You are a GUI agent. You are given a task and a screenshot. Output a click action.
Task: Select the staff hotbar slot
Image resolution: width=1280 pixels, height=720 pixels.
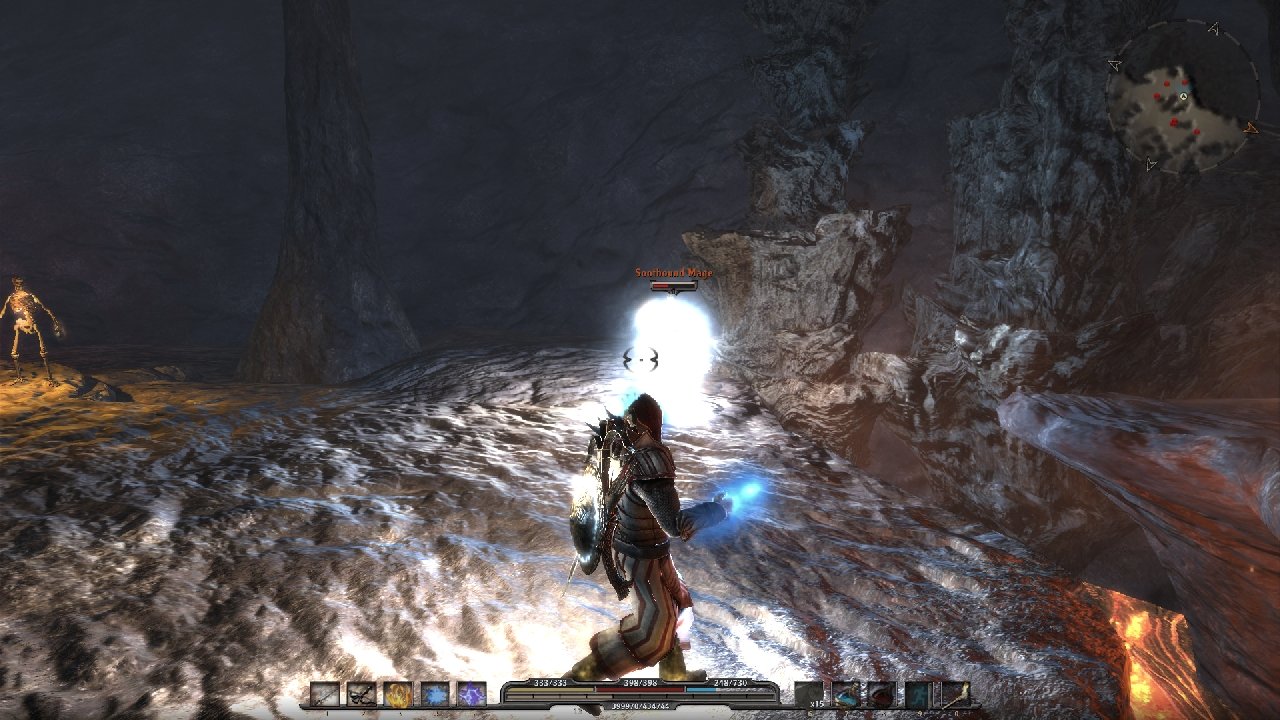tap(955, 694)
